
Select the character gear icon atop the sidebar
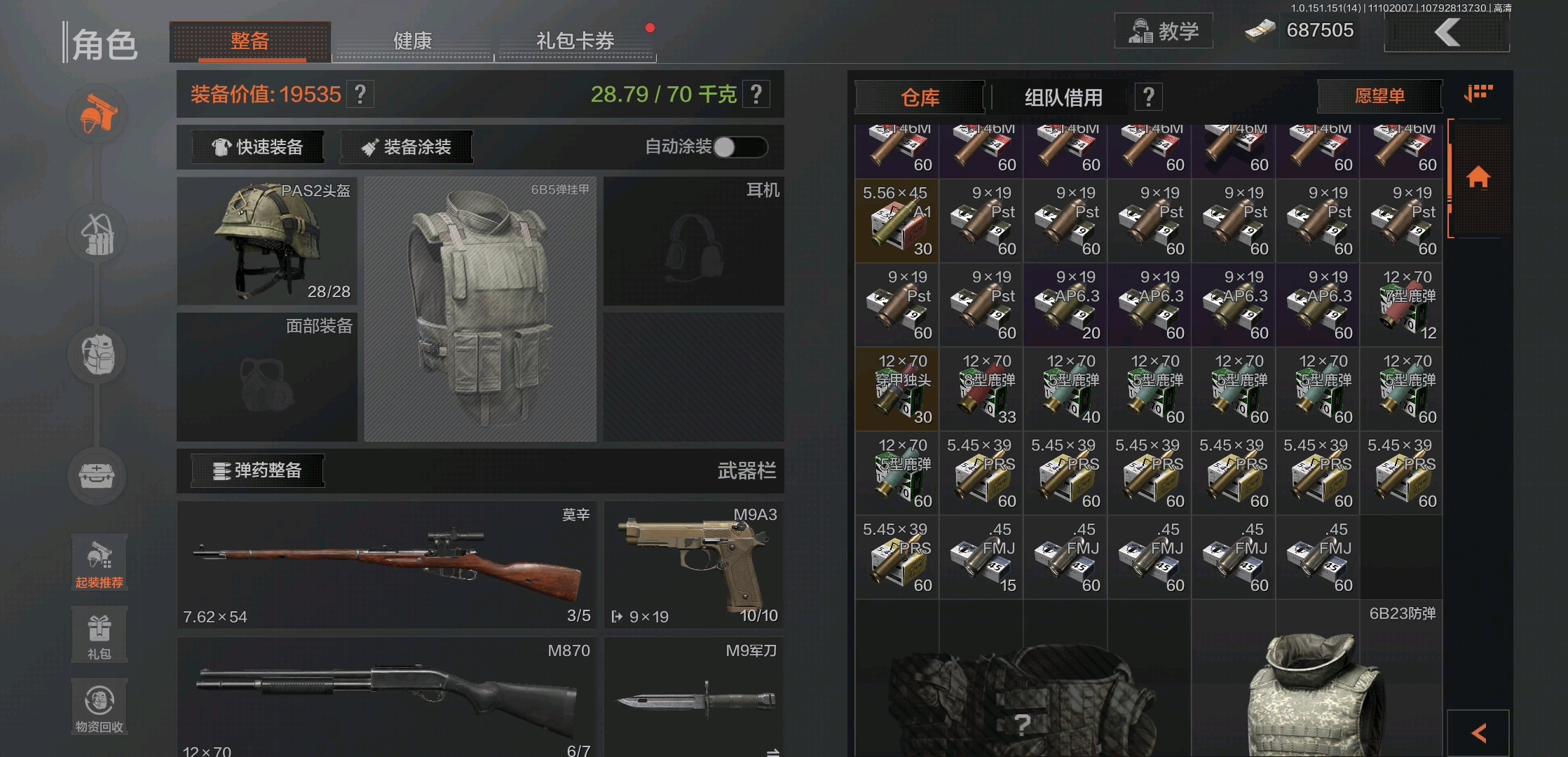point(97,114)
